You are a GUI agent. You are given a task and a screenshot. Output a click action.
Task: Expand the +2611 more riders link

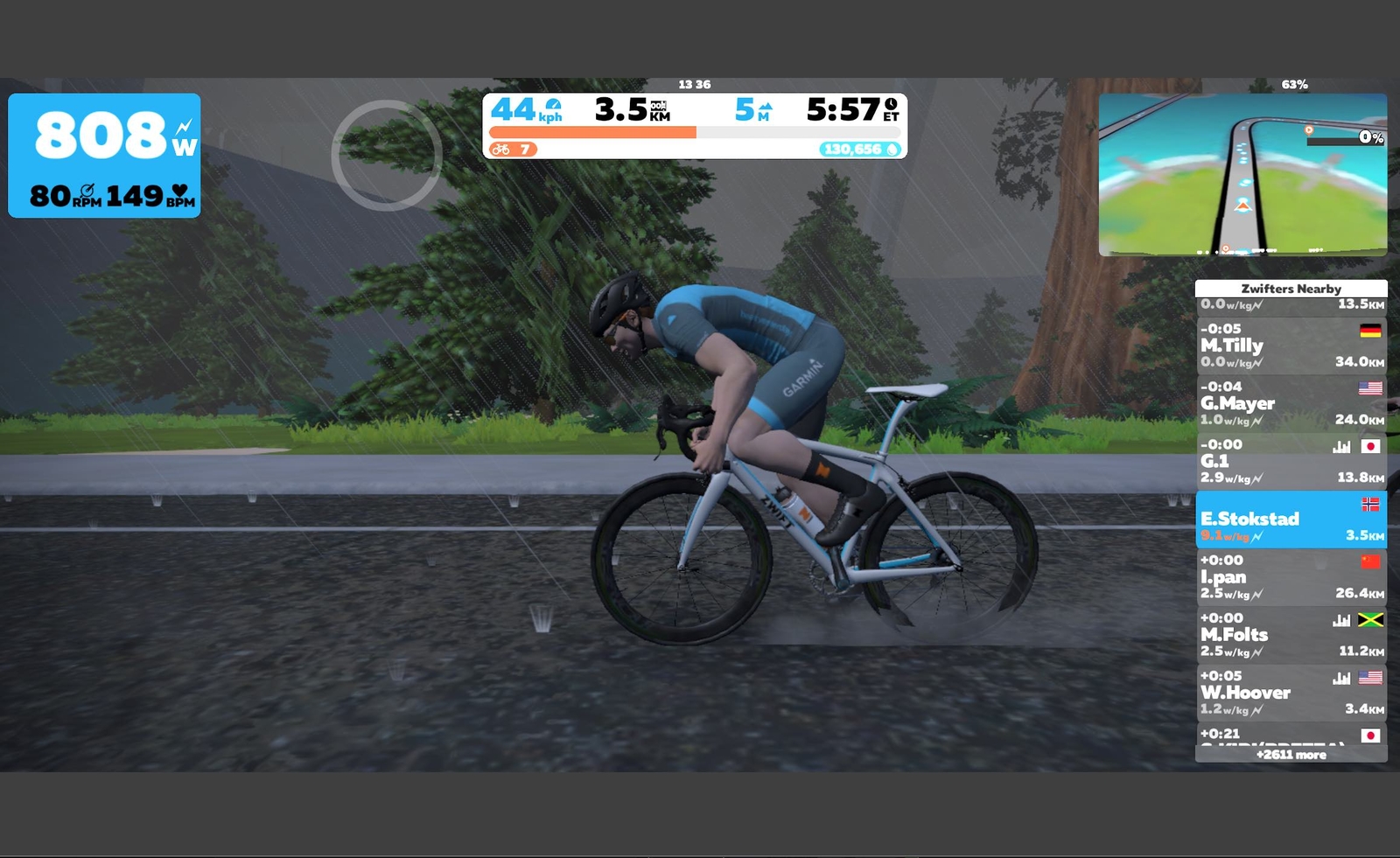[x=1291, y=755]
